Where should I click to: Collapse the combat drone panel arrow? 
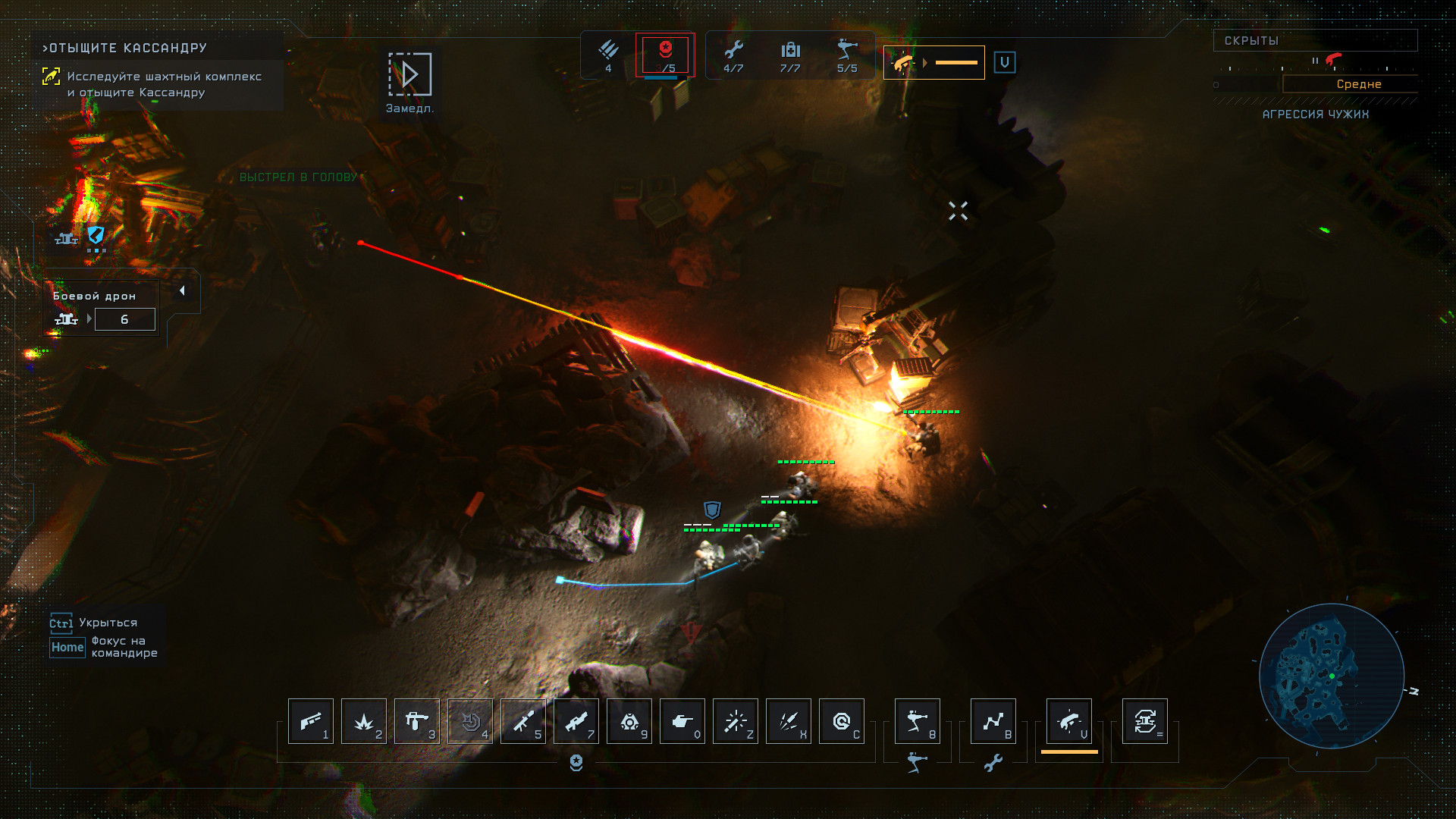pyautogui.click(x=182, y=291)
